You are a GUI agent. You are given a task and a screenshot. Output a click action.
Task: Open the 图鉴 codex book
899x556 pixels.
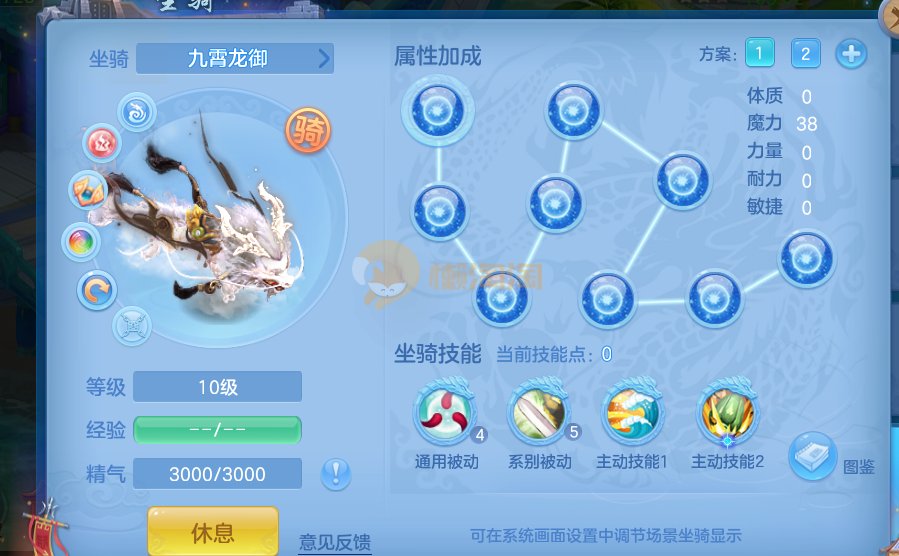[x=813, y=456]
